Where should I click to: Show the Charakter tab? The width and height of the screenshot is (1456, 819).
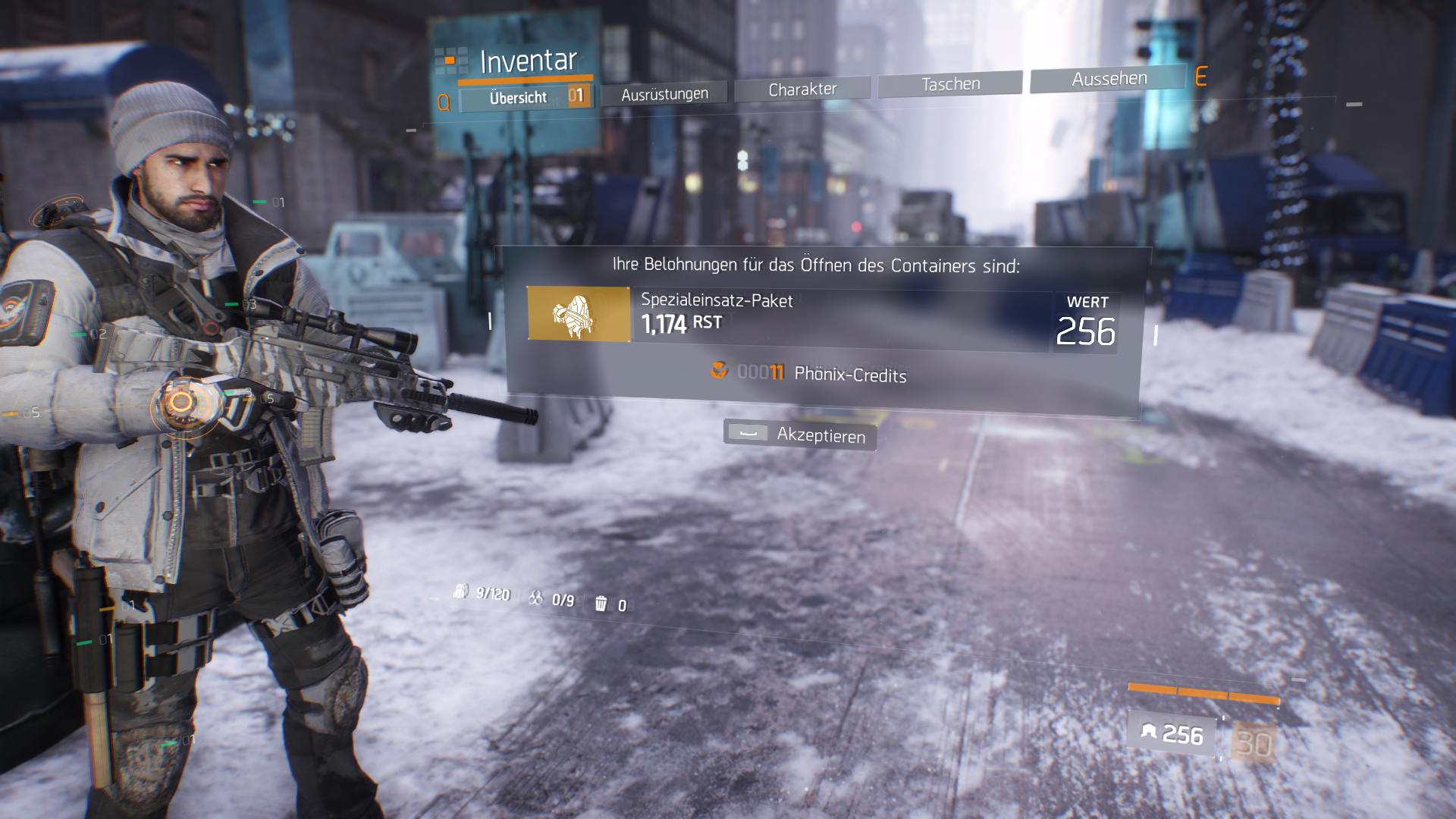[x=802, y=89]
